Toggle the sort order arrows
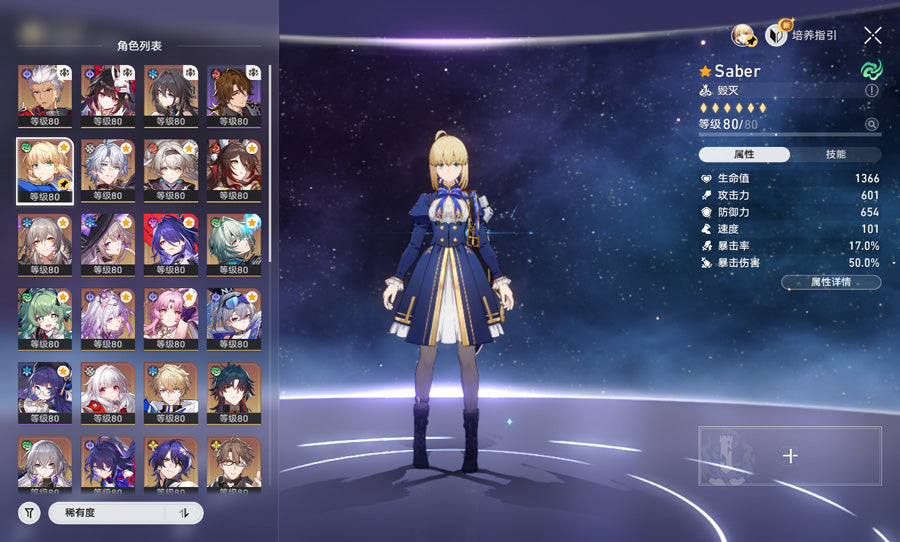Screen dimensions: 900x542 [x=184, y=513]
